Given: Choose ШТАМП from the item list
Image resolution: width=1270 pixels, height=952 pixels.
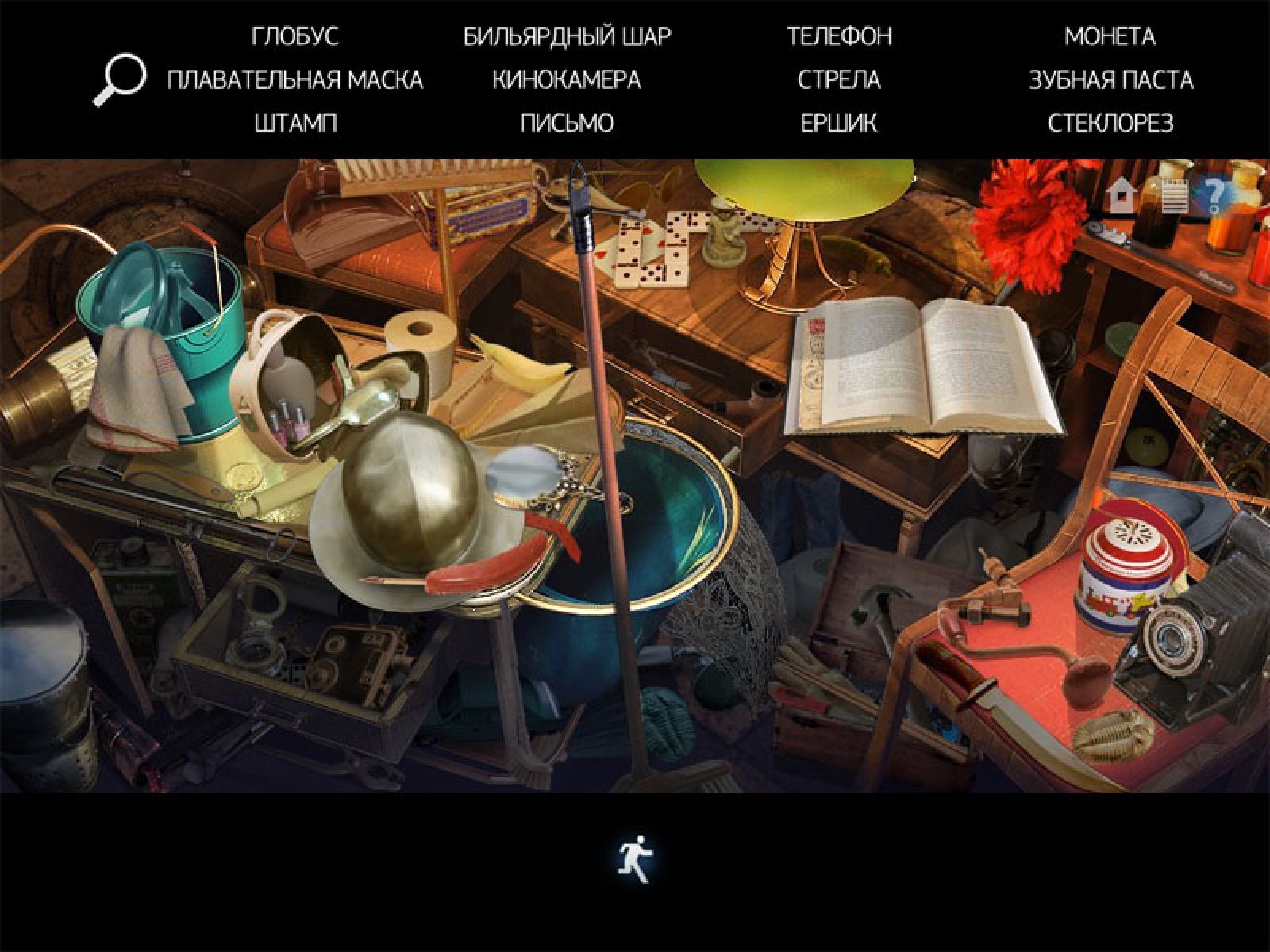Looking at the screenshot, I should pyautogui.click(x=295, y=123).
